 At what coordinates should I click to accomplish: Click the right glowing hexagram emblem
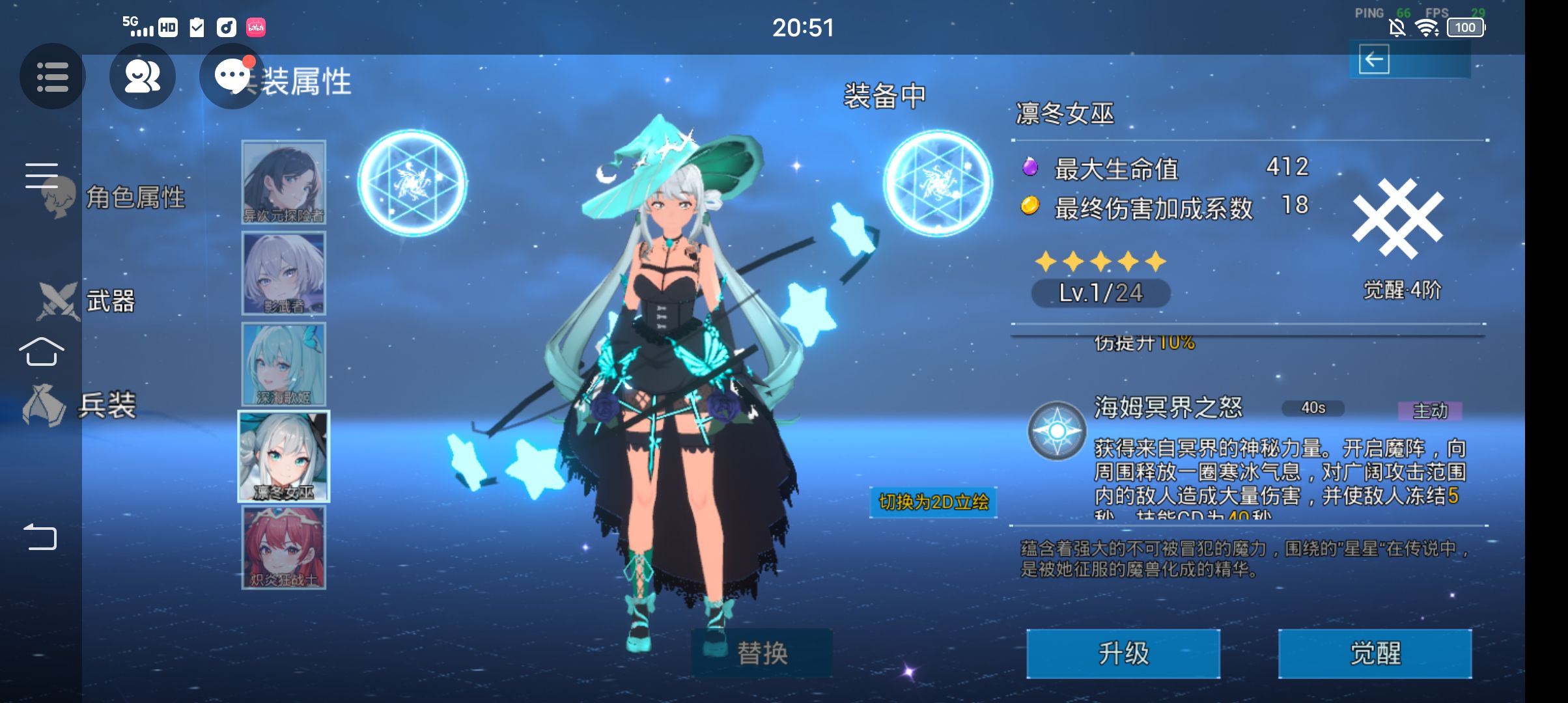[x=938, y=183]
